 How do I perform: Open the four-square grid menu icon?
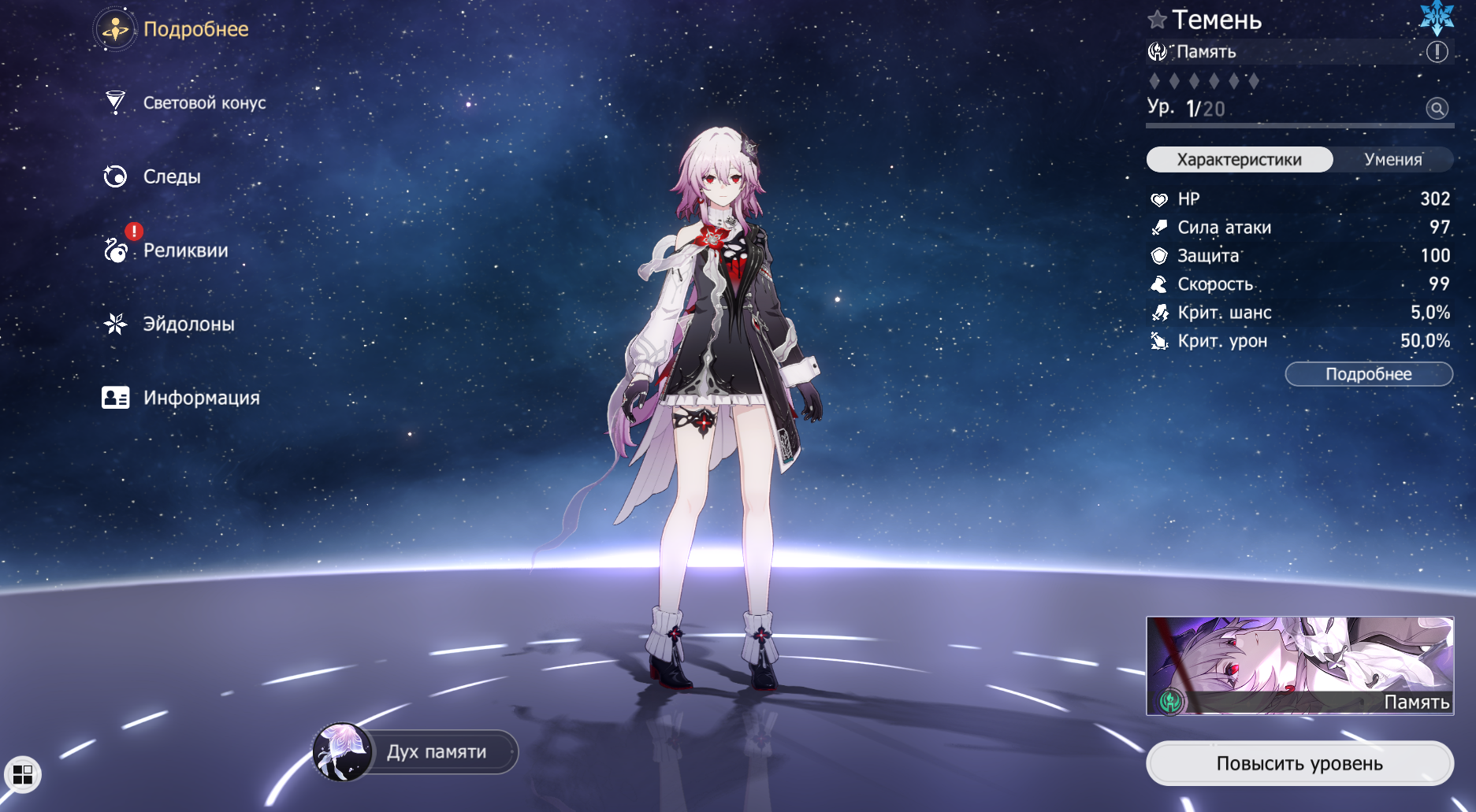[x=23, y=775]
